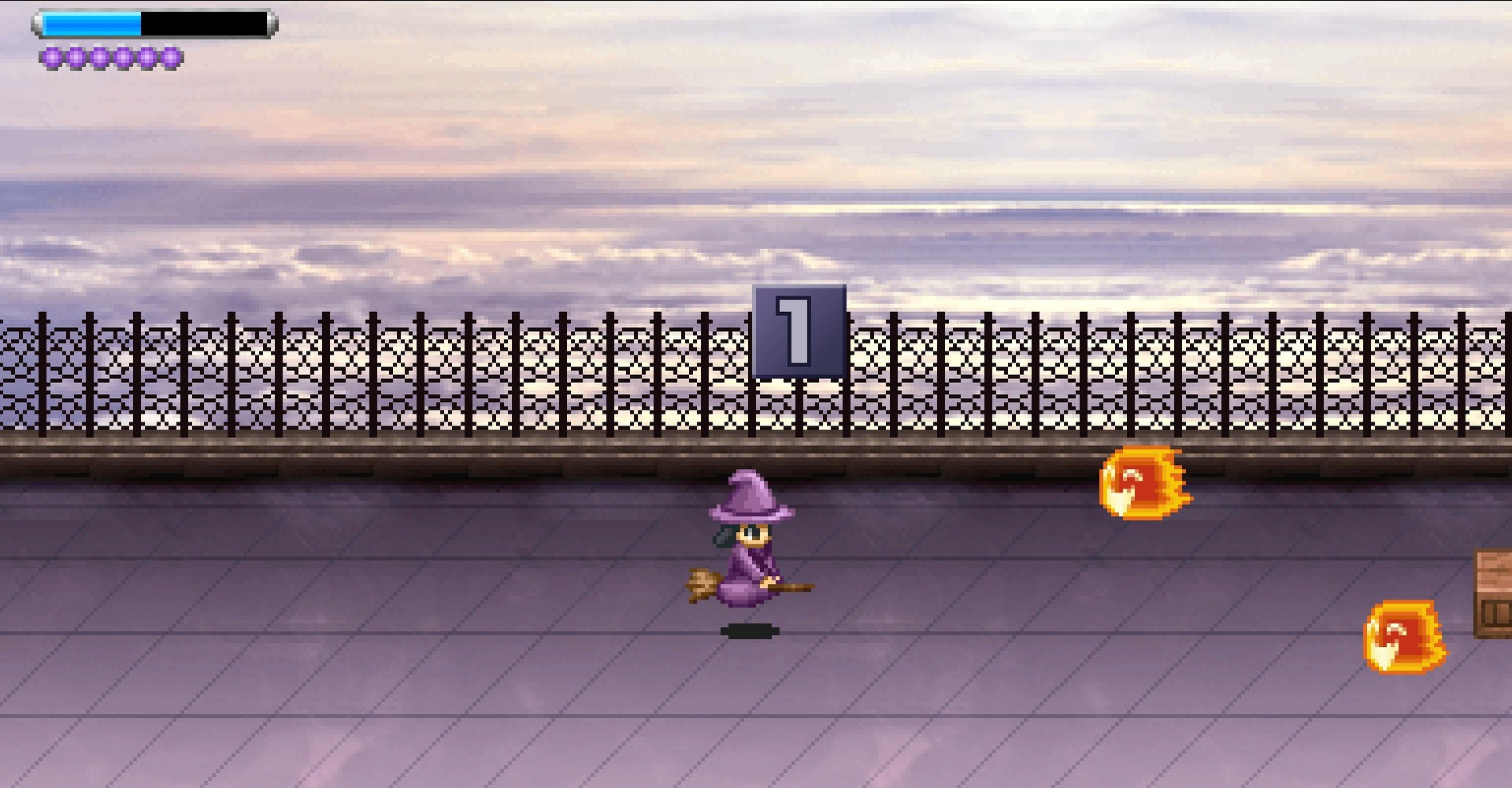Toggle the last purple orb in the HUD

click(x=169, y=57)
